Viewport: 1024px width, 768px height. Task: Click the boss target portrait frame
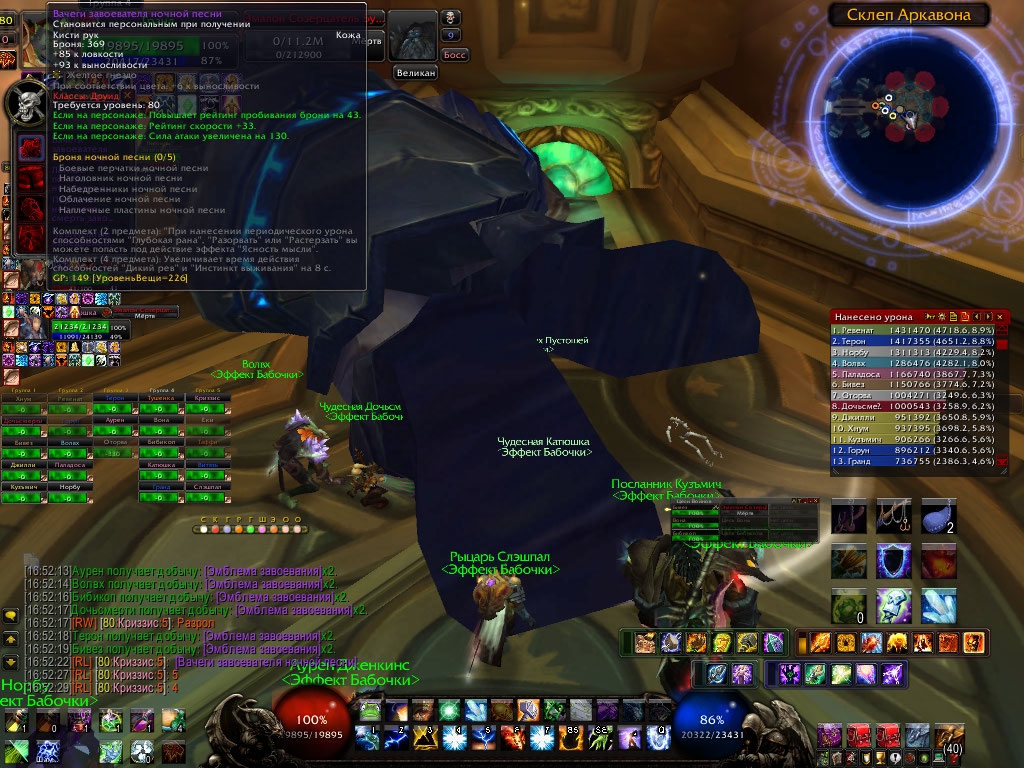click(x=414, y=36)
